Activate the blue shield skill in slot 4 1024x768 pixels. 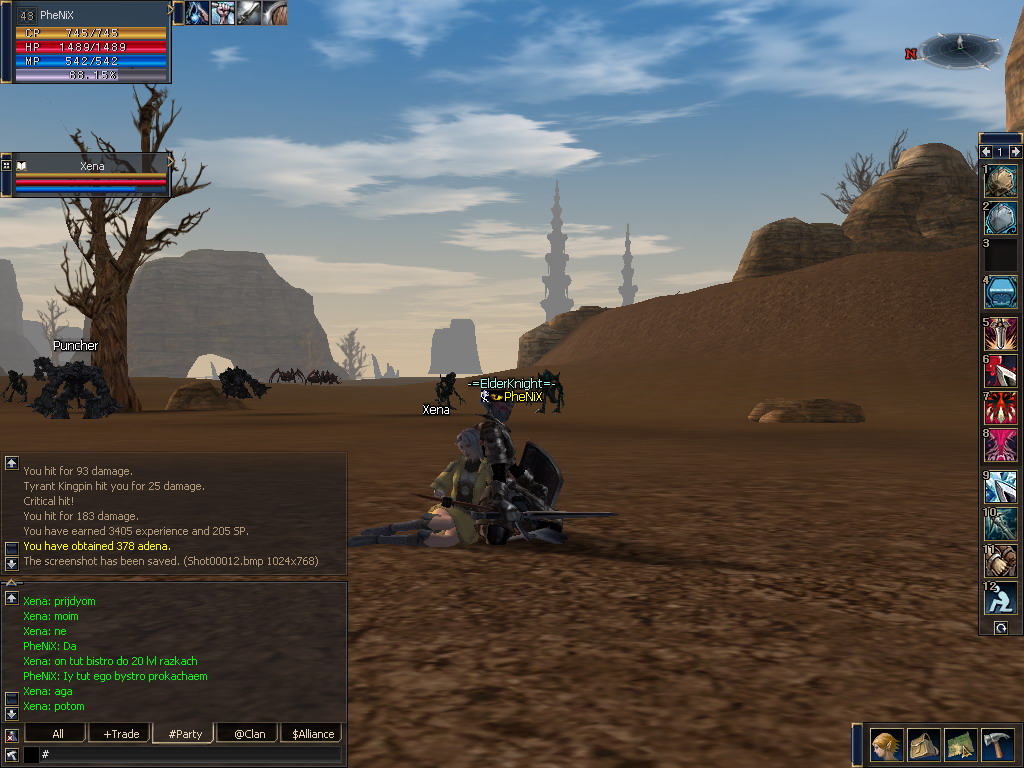click(x=1001, y=292)
